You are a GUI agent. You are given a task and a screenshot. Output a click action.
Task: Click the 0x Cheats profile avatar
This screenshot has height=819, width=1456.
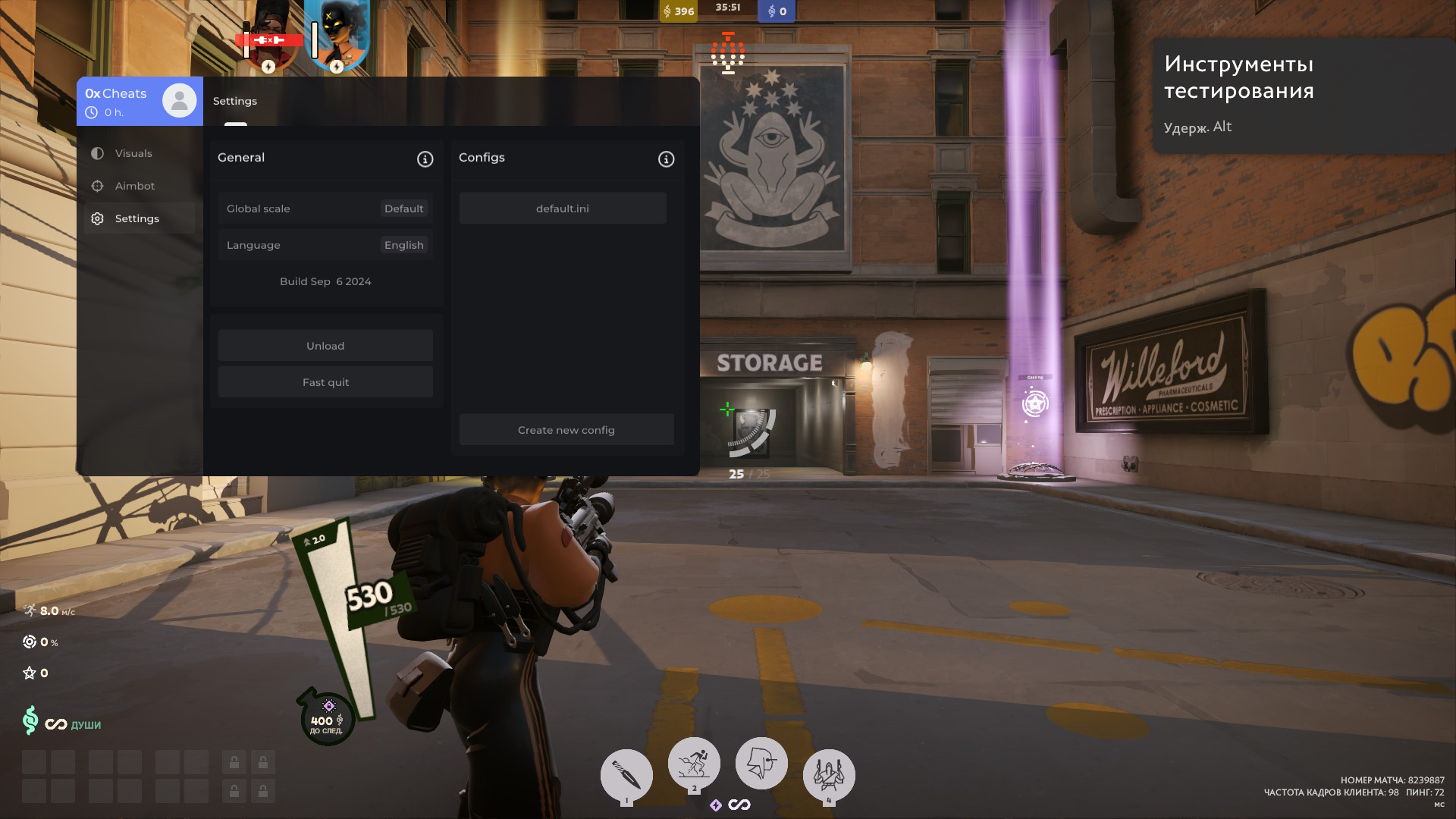[179, 99]
